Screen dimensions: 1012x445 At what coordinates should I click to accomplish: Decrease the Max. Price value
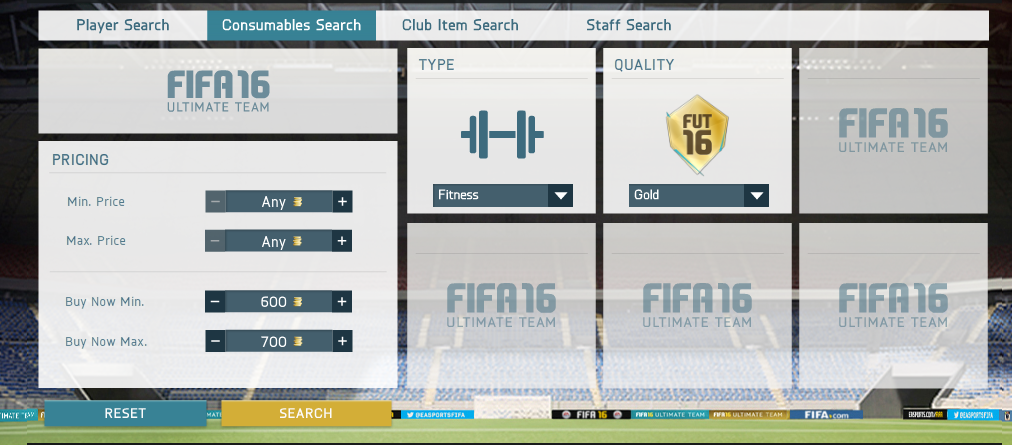click(215, 241)
